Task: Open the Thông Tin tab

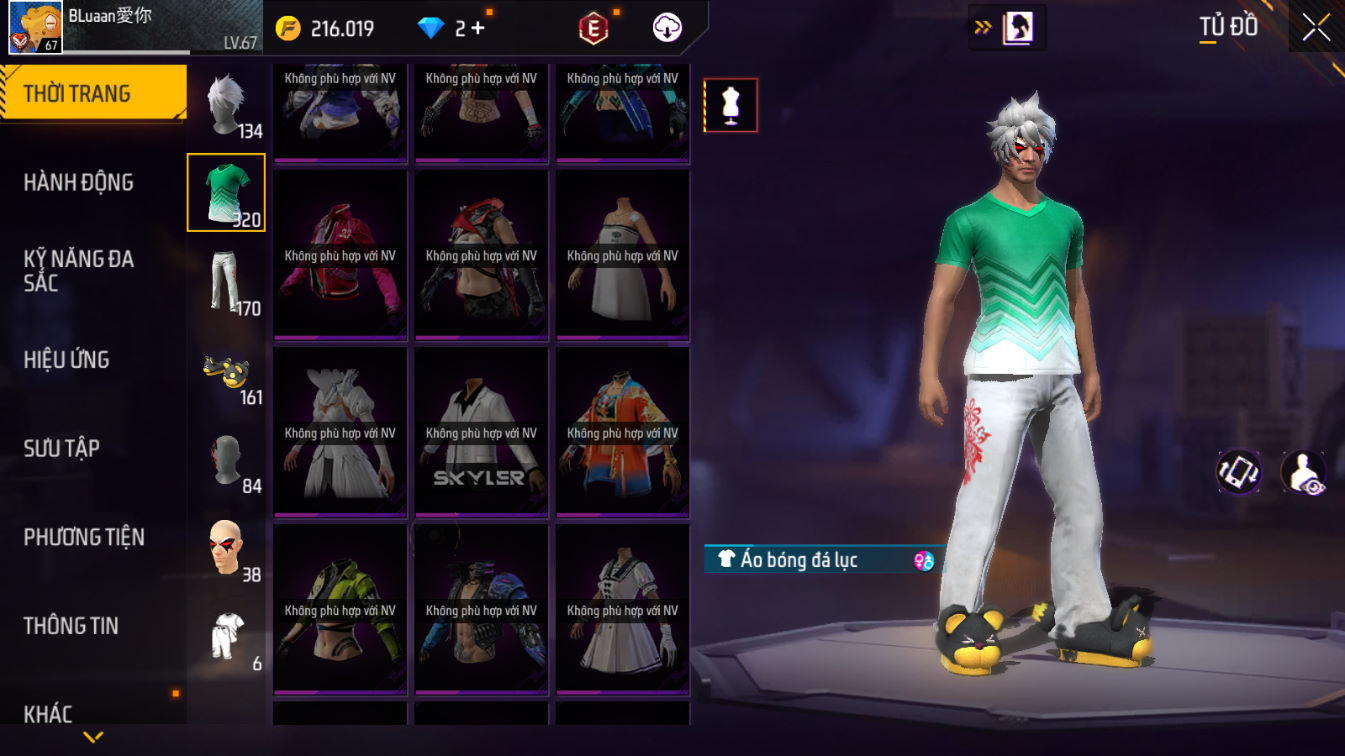Action: (x=71, y=626)
